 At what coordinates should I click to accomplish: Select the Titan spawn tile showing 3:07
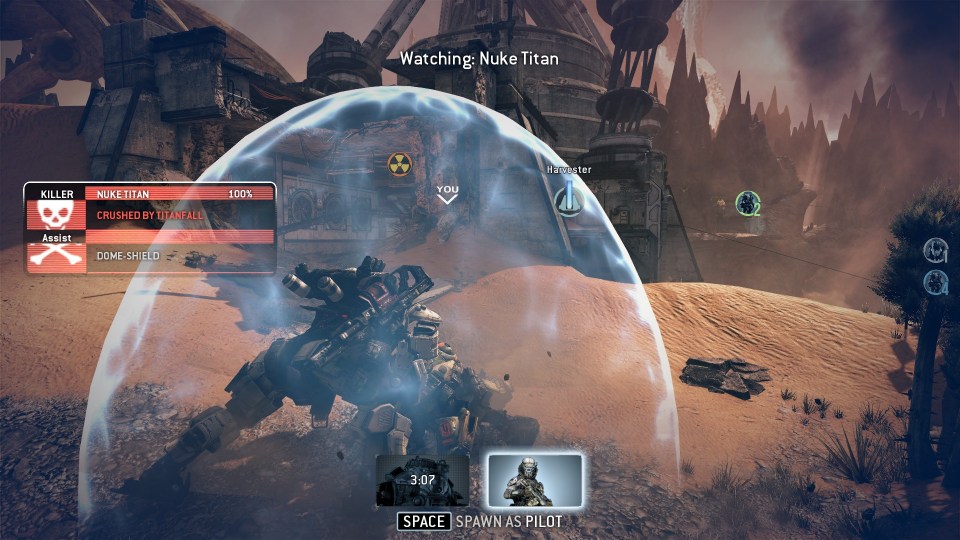(x=422, y=480)
